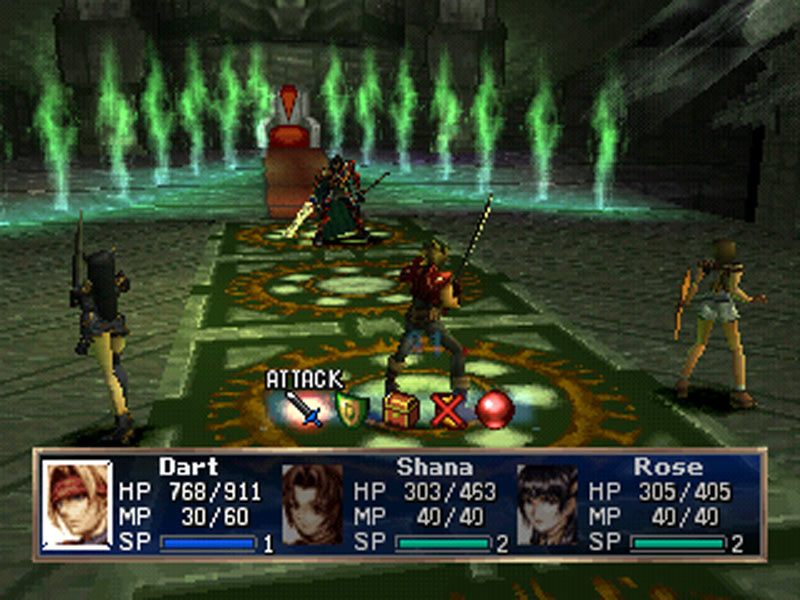Click Dart's character portrait

click(77, 505)
